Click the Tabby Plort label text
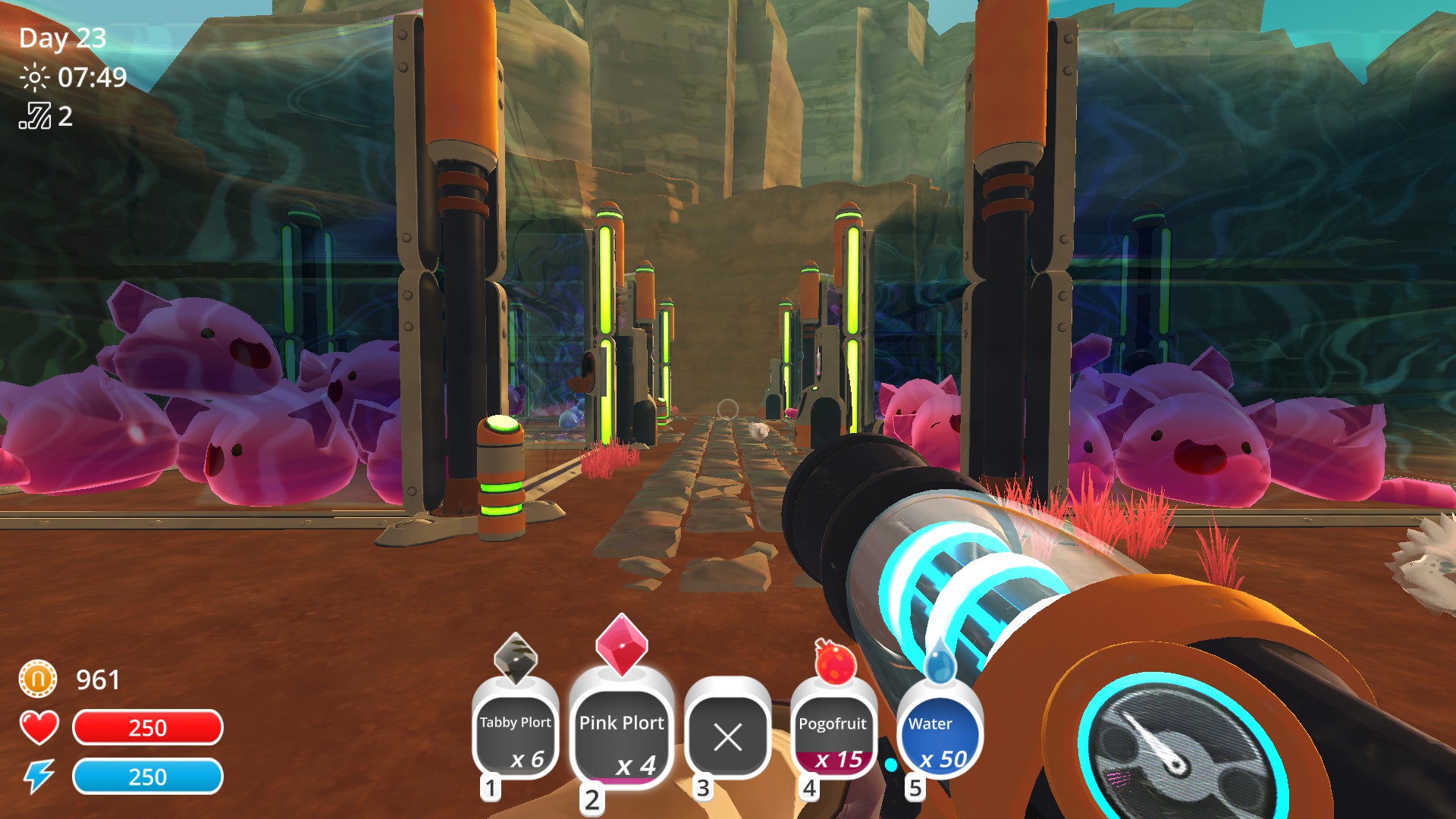This screenshot has width=1456, height=819. click(x=516, y=723)
